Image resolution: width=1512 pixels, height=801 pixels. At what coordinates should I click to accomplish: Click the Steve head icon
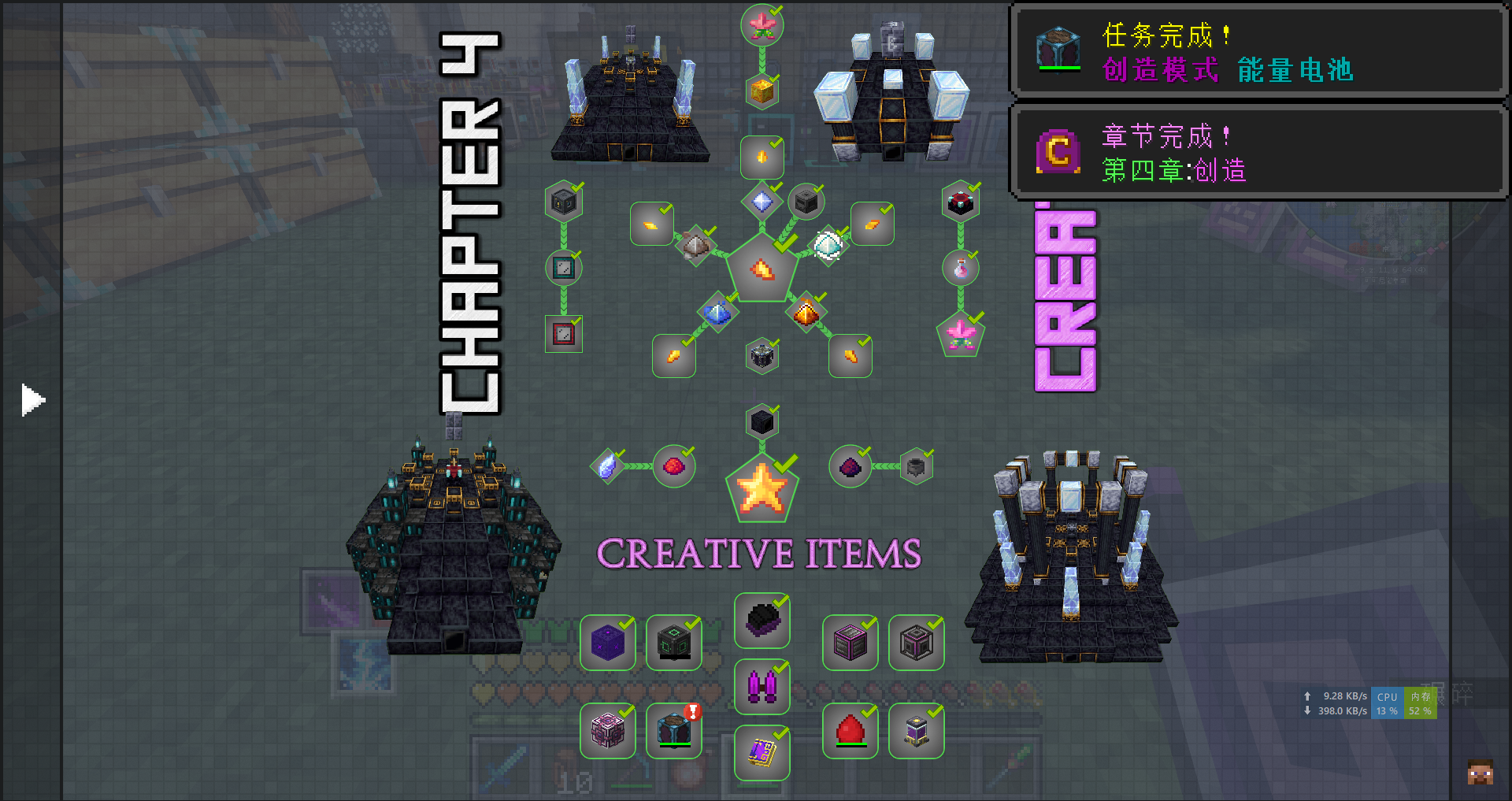[1480, 772]
